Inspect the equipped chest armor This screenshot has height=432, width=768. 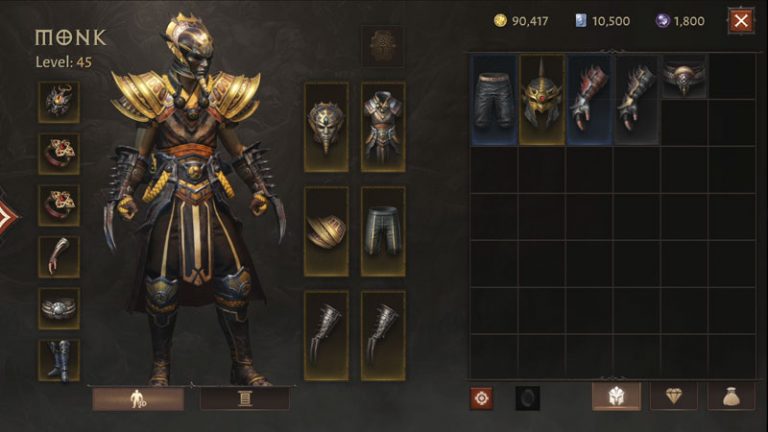click(x=383, y=127)
